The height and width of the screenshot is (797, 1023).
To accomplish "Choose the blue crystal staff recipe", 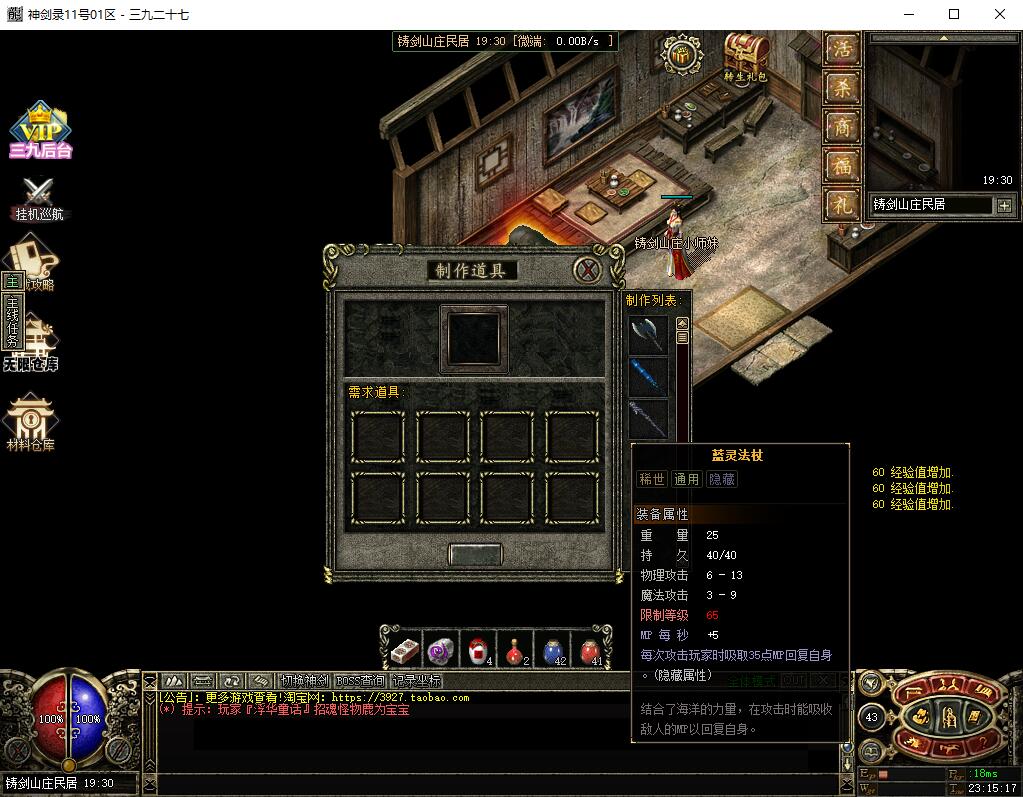I will (648, 377).
